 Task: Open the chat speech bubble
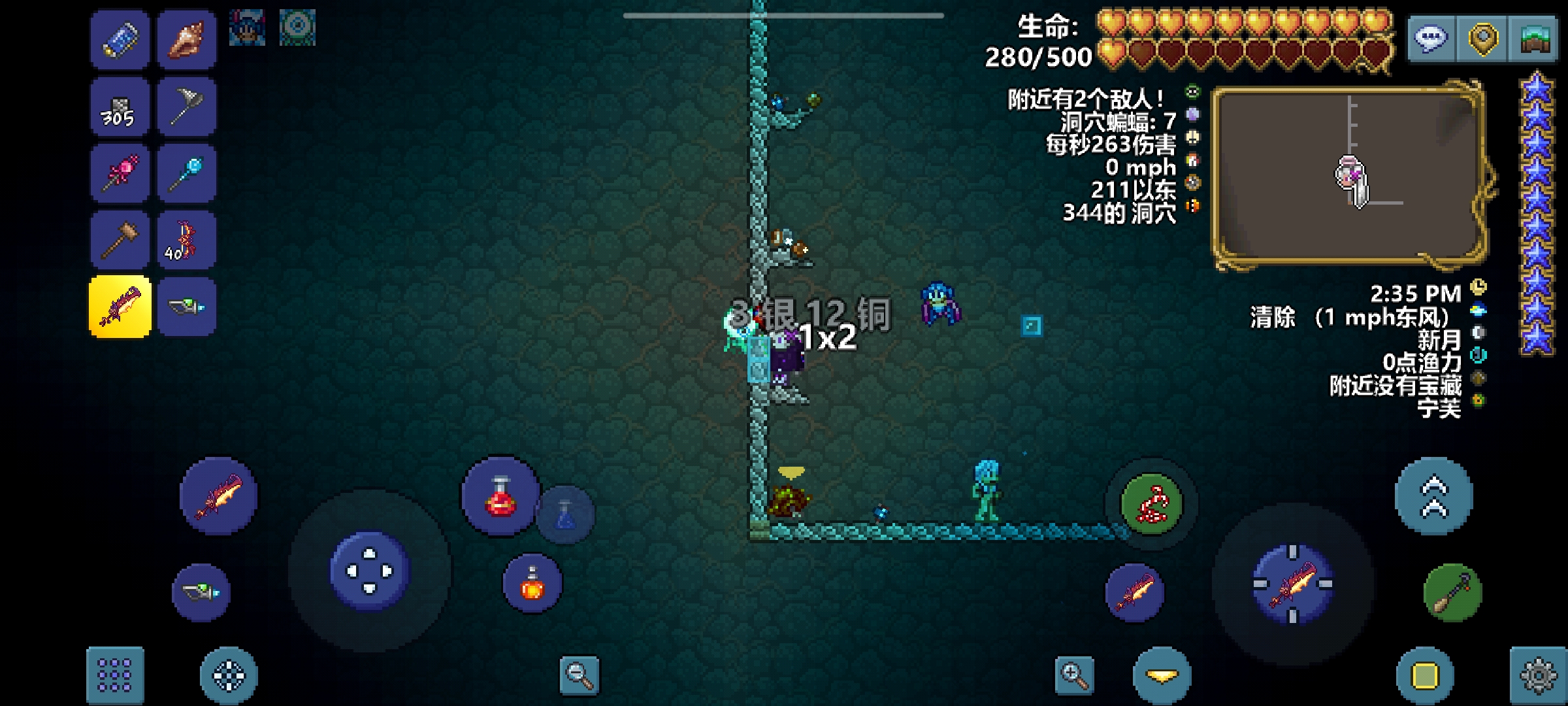pyautogui.click(x=1431, y=39)
